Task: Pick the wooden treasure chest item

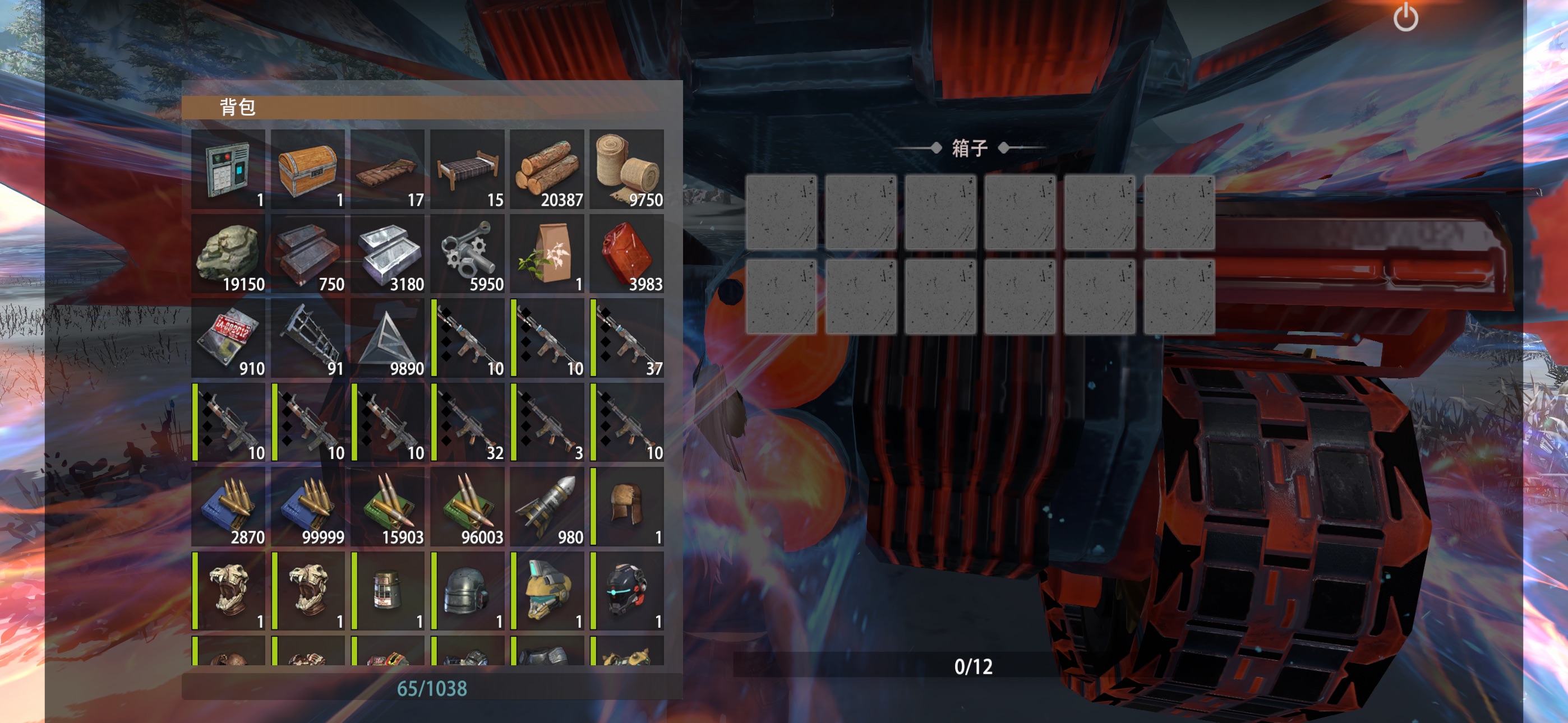Action: point(308,169)
